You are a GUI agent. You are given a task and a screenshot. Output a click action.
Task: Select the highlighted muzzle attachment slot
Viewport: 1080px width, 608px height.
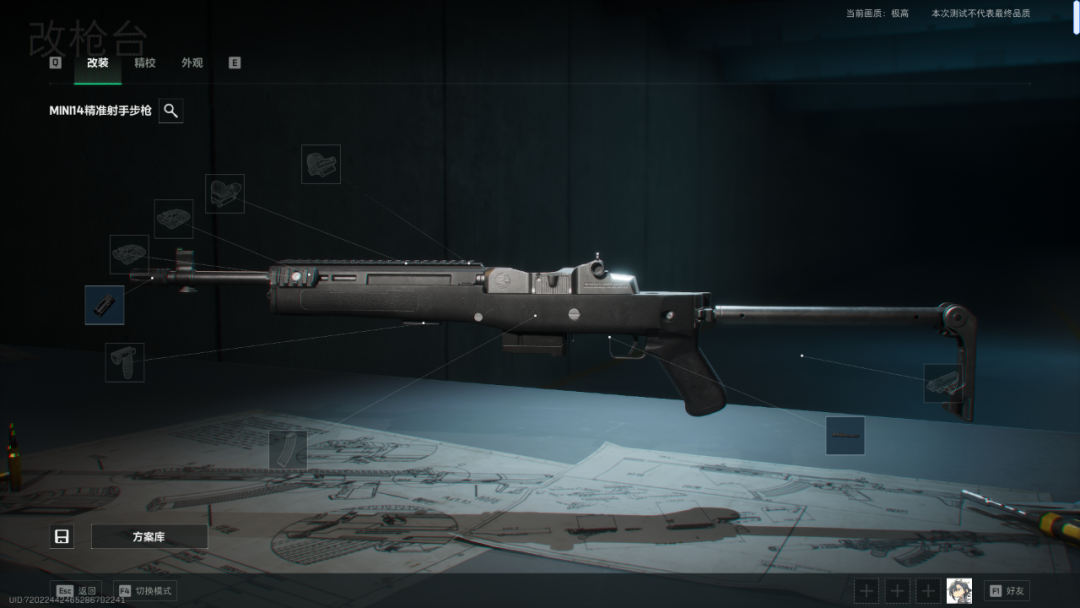click(x=105, y=305)
